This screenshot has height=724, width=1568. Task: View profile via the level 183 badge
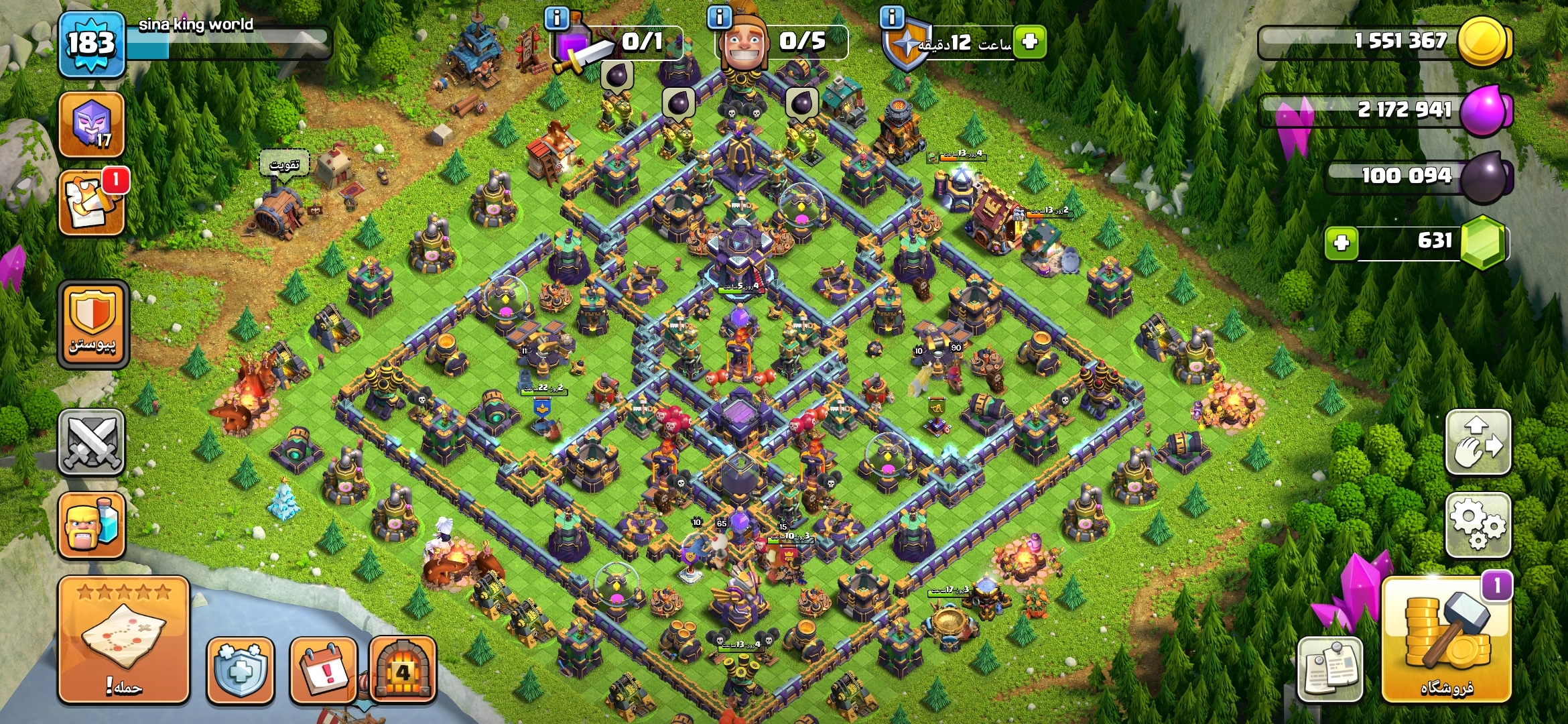92,44
